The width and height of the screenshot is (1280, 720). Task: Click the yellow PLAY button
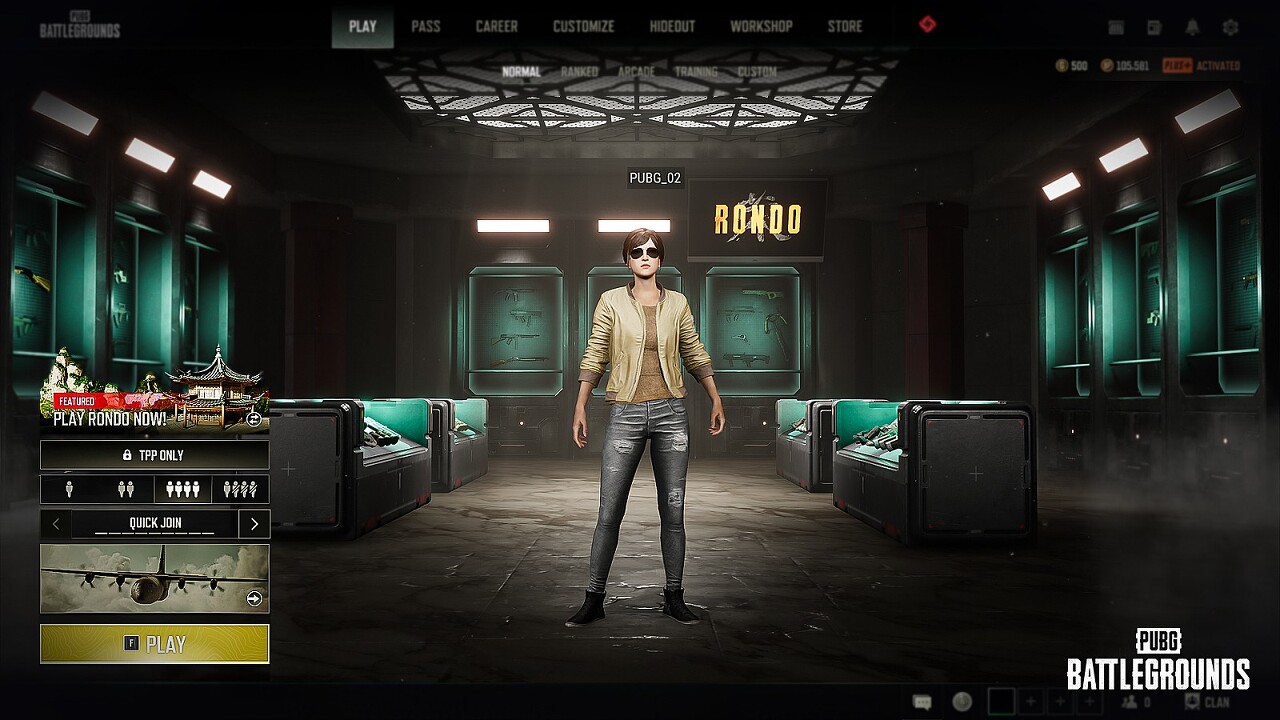(154, 644)
